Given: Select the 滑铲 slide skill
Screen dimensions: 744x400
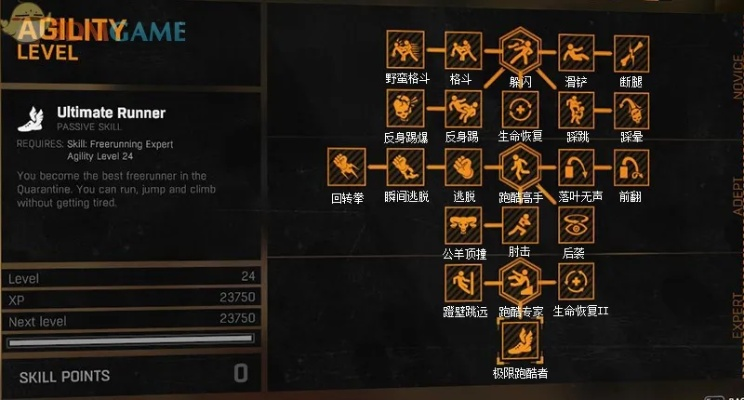Looking at the screenshot, I should [575, 48].
